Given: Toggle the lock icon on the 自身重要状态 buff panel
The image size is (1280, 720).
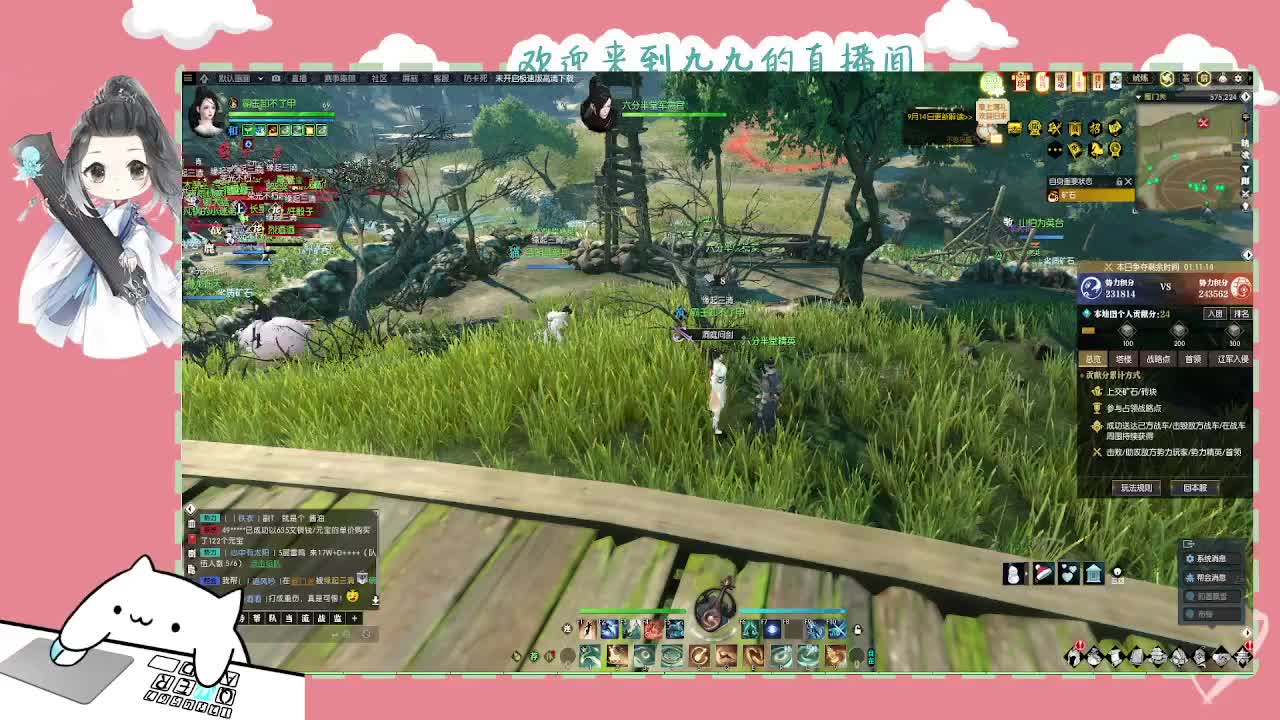Looking at the screenshot, I should 1120,182.
